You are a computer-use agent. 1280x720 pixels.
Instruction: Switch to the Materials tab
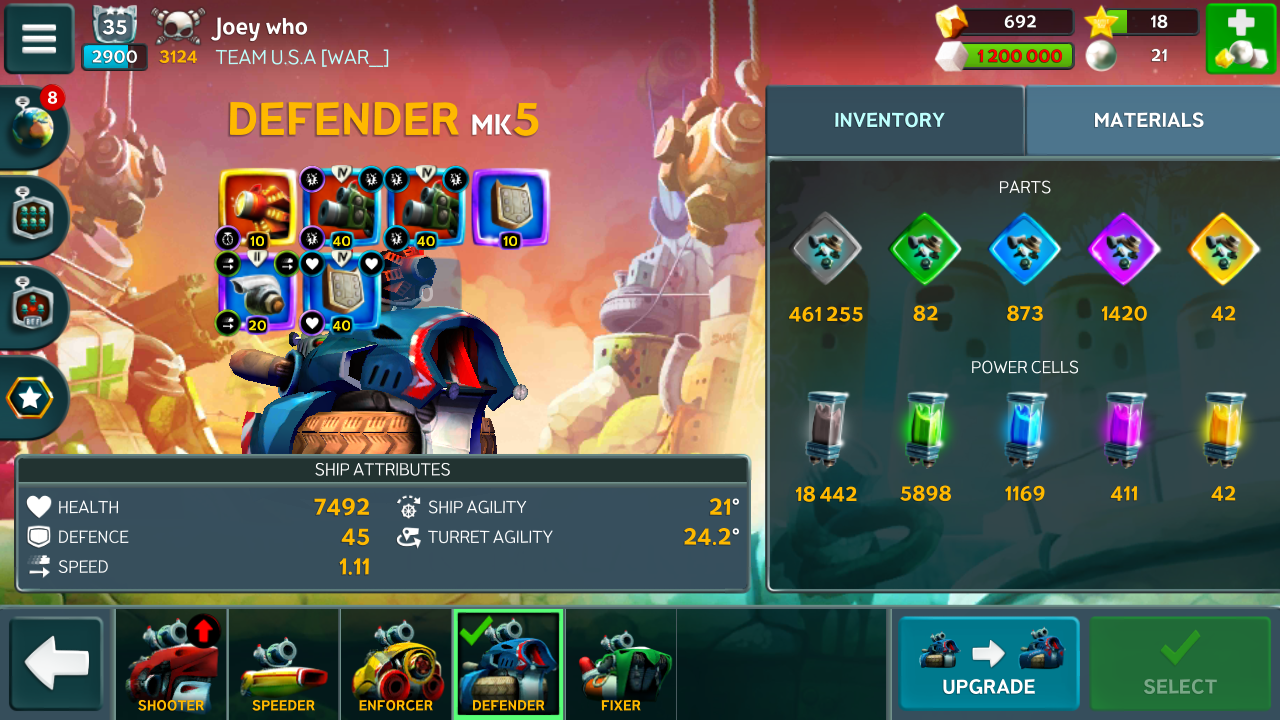pos(1148,120)
